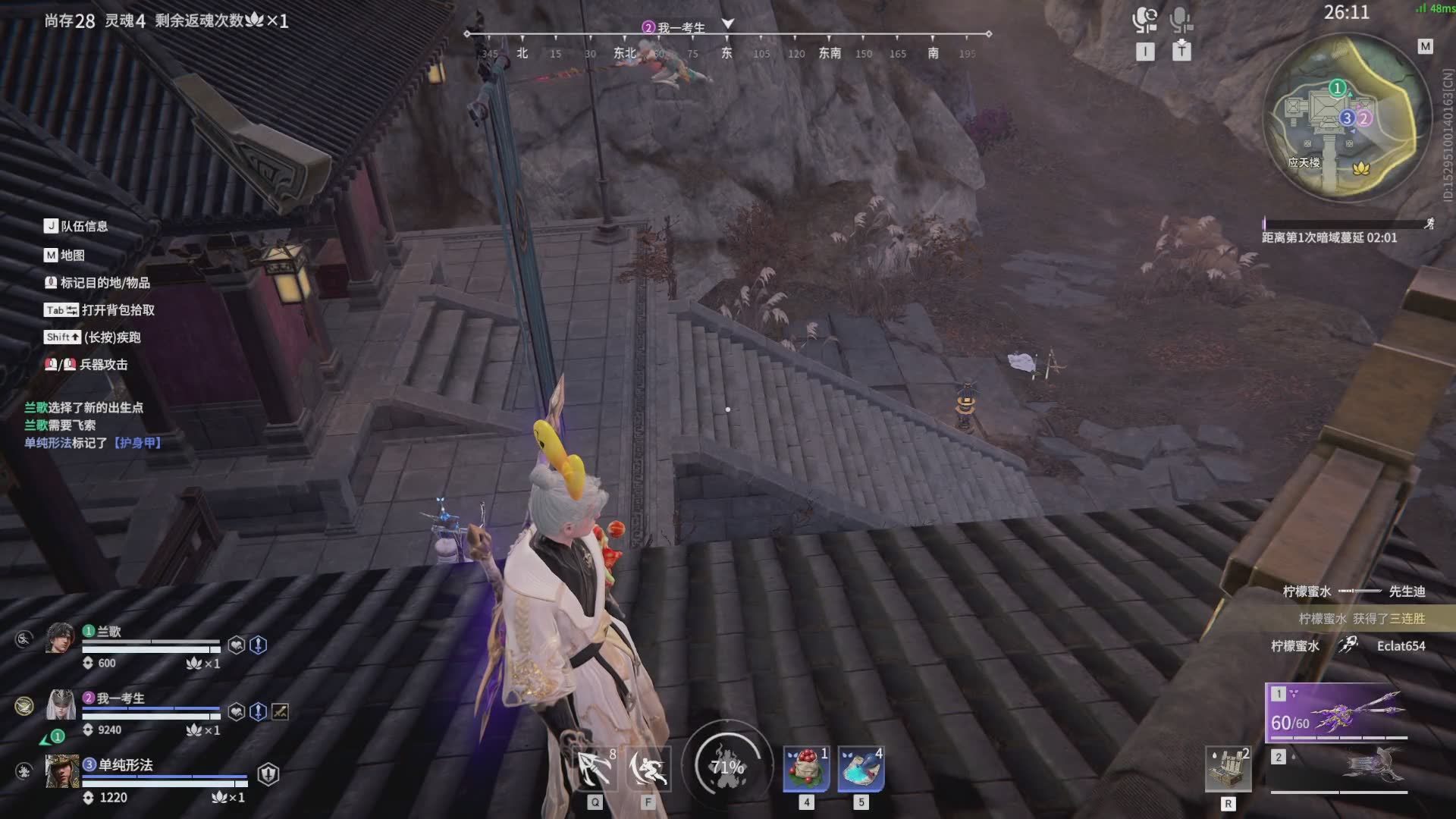The image size is (1456, 819).
Task: Equip the purple weapon in slot 1
Action: pos(1336,712)
